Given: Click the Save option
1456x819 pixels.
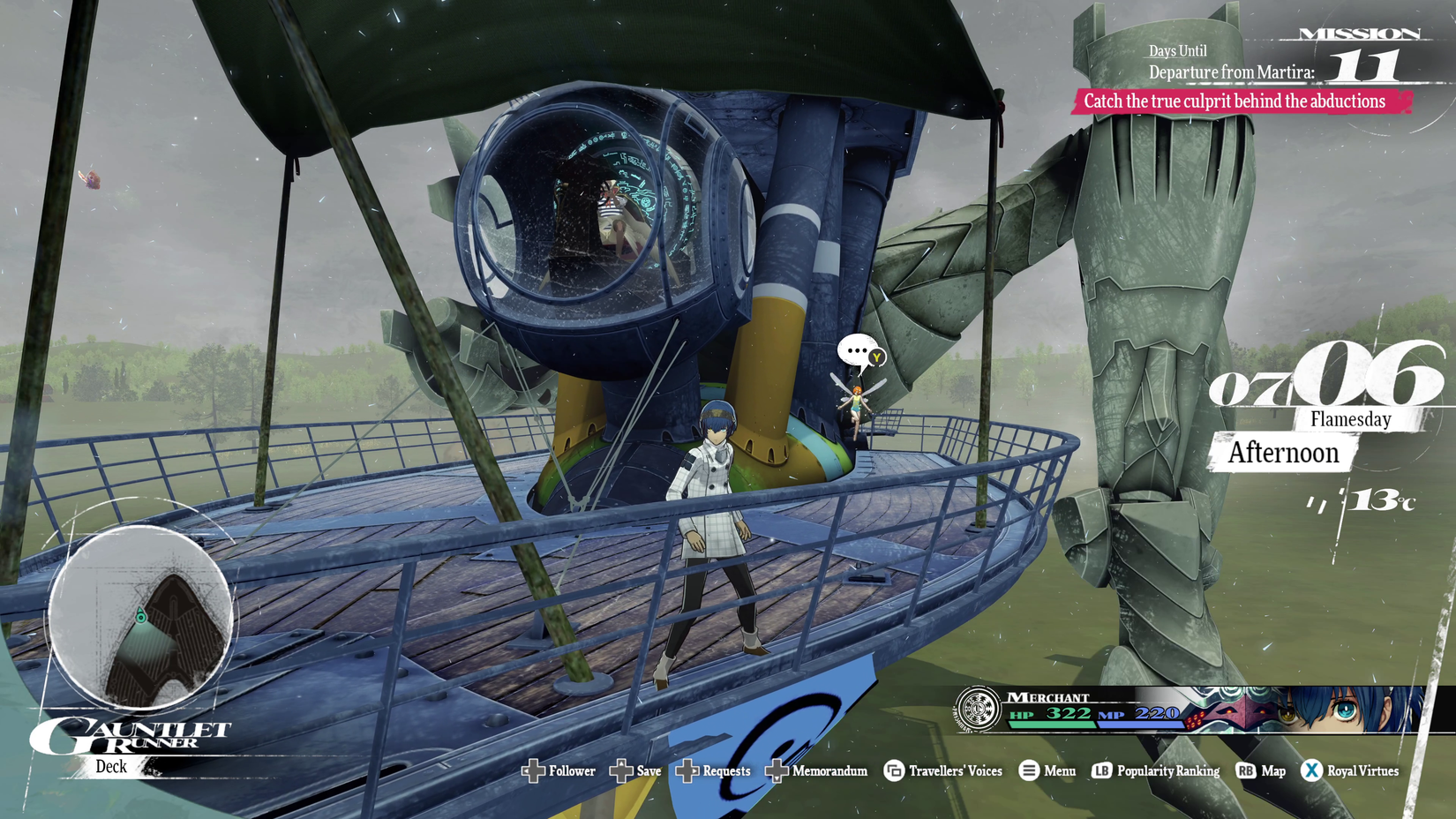Looking at the screenshot, I should click(648, 770).
